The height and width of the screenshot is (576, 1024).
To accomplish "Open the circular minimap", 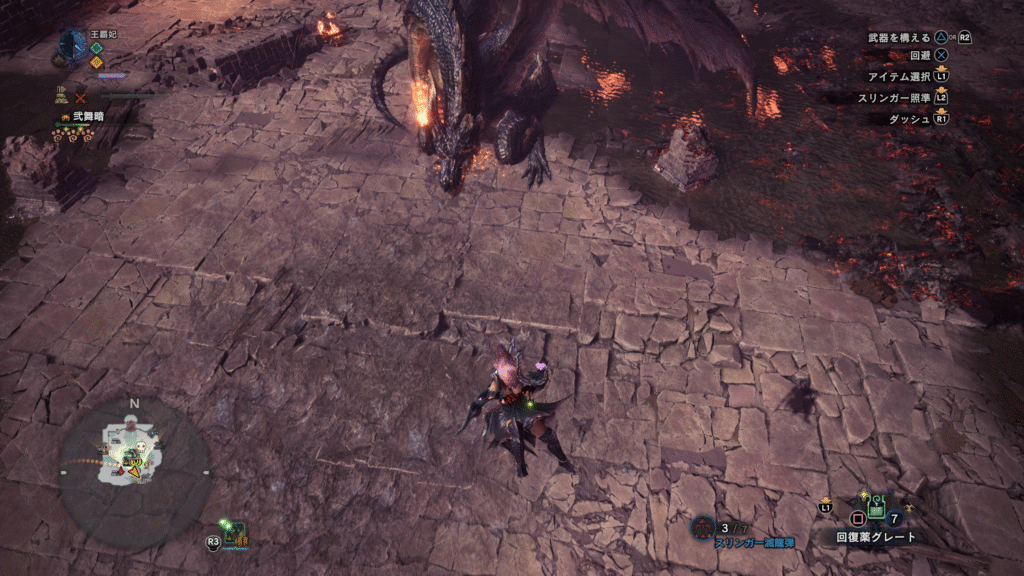I will click(x=133, y=472).
